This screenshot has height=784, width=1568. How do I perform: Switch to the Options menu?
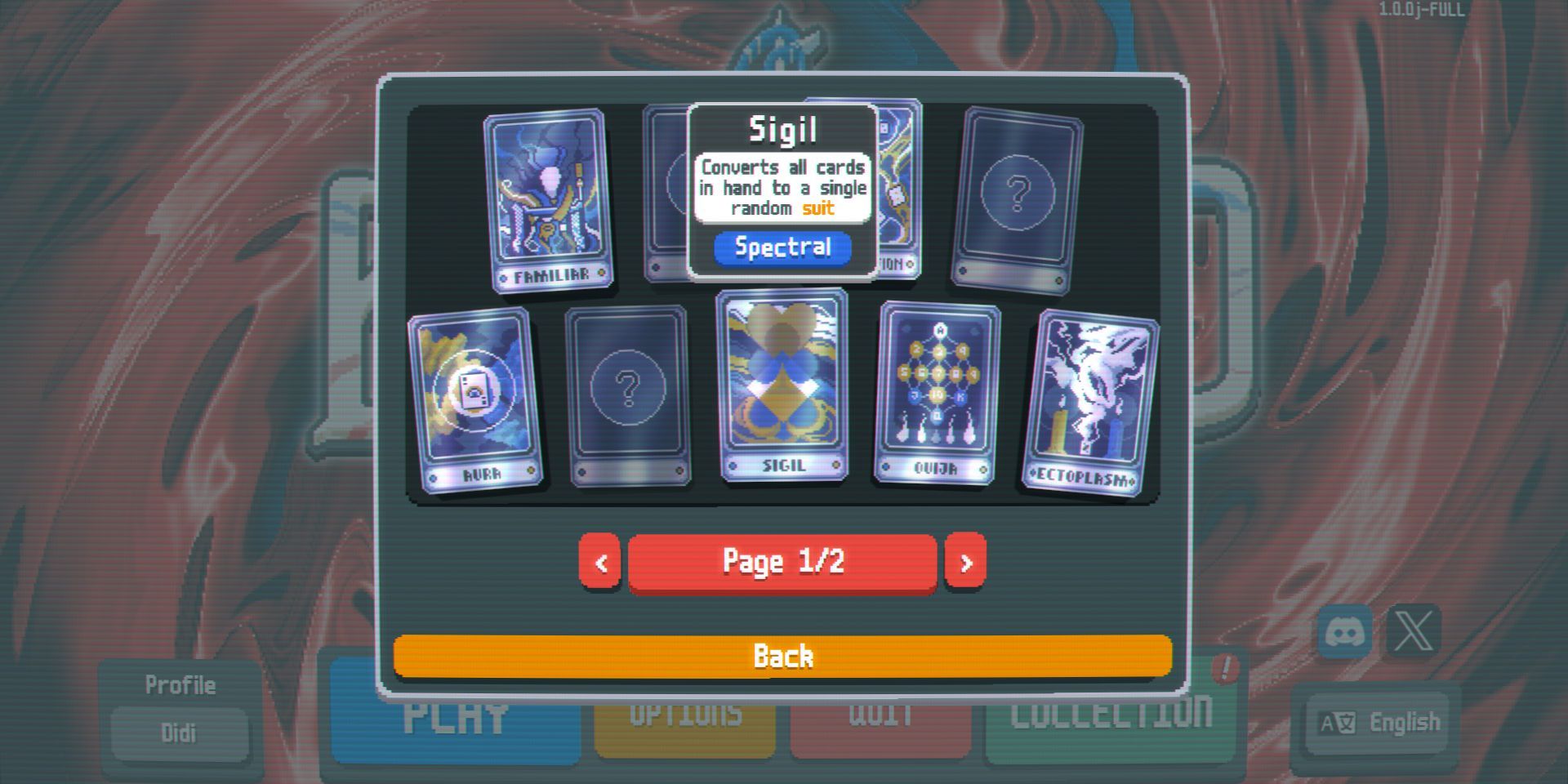click(x=684, y=715)
